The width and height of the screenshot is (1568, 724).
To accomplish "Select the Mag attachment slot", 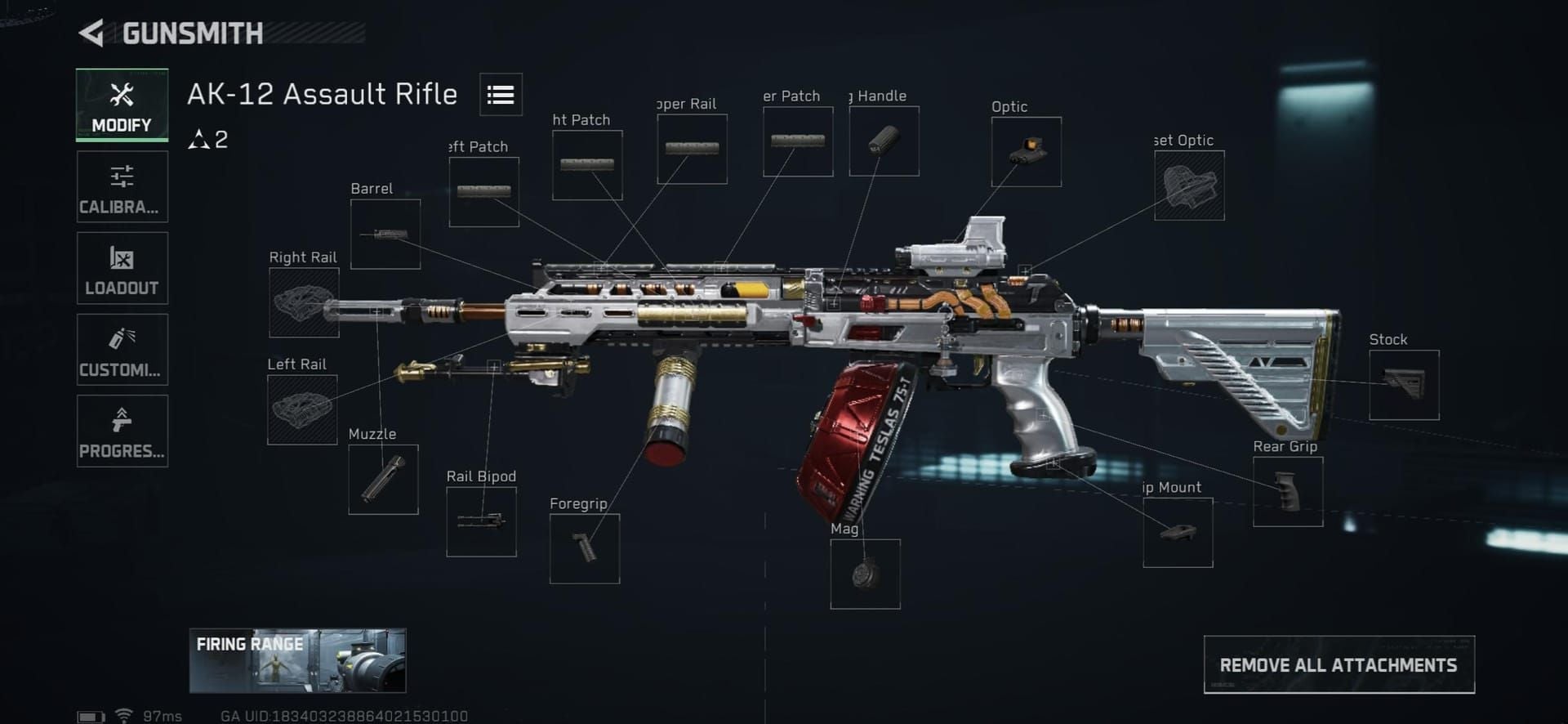I will (865, 572).
